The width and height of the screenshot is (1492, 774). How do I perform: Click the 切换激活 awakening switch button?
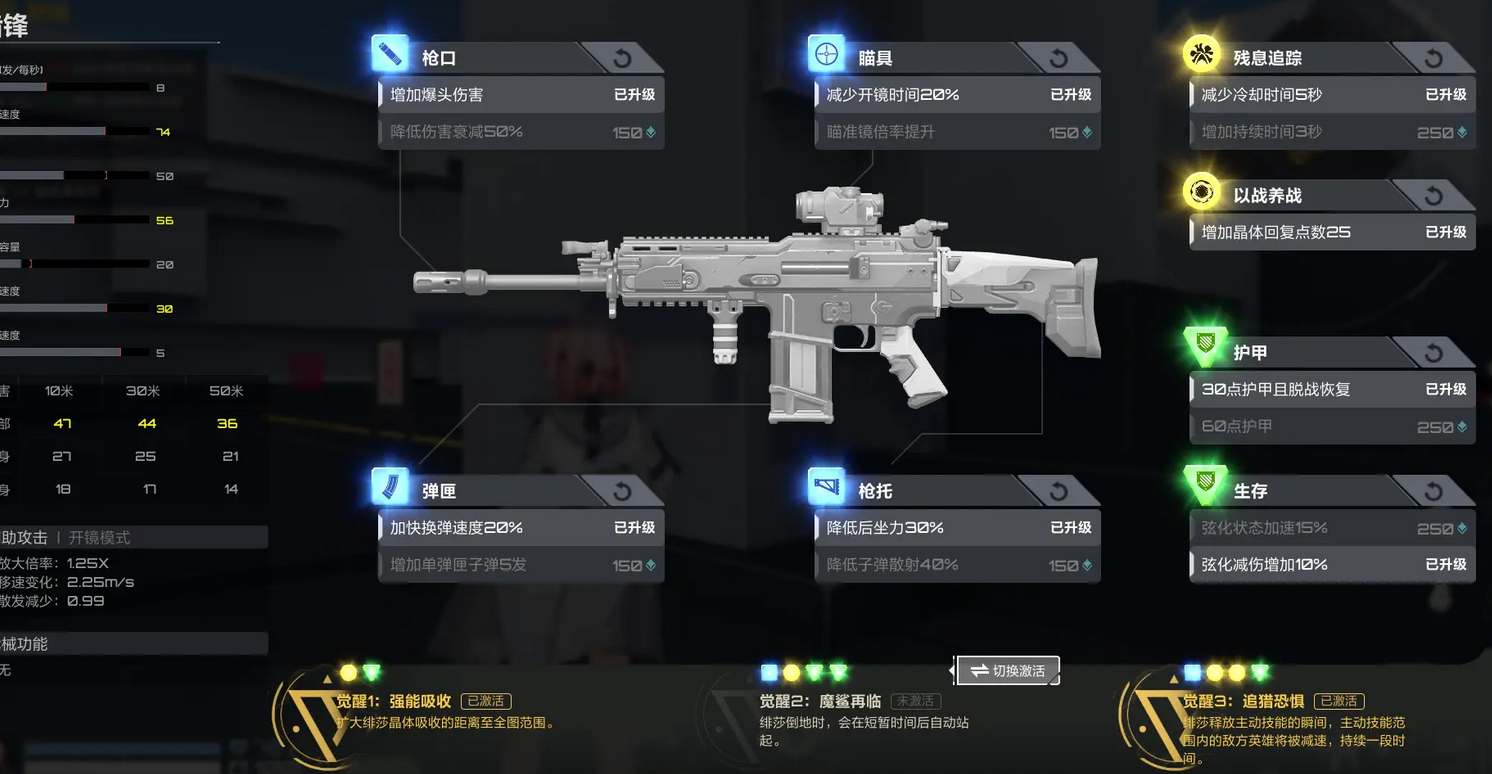[1007, 671]
